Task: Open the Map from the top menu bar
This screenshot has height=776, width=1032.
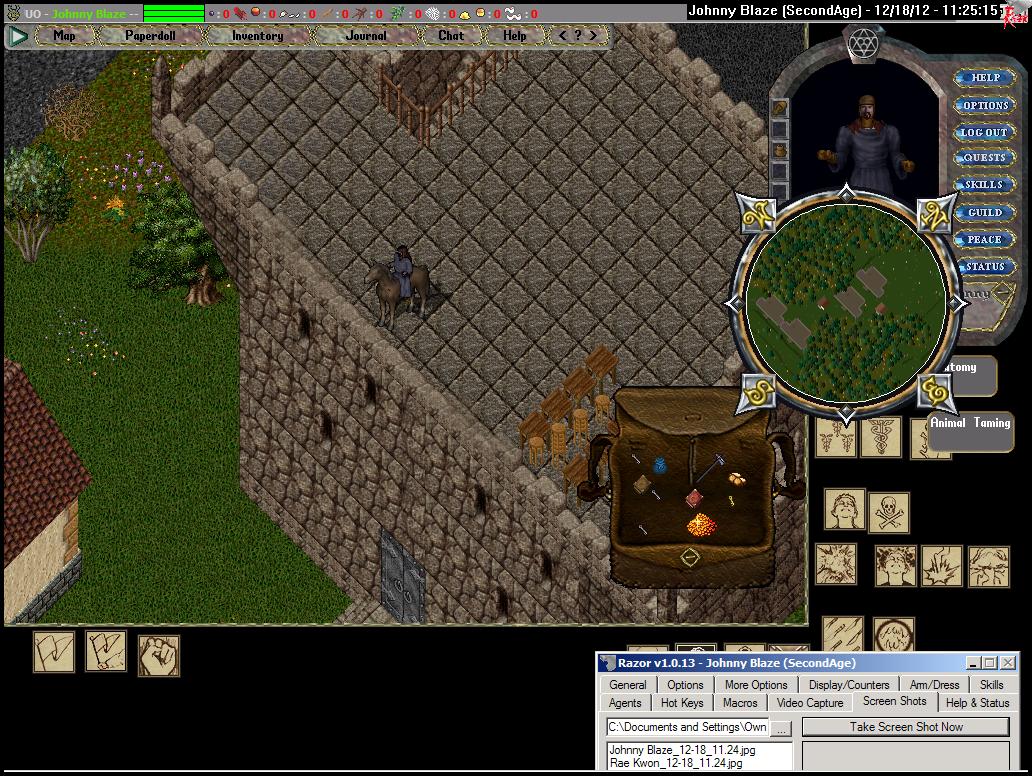Action: [x=64, y=35]
